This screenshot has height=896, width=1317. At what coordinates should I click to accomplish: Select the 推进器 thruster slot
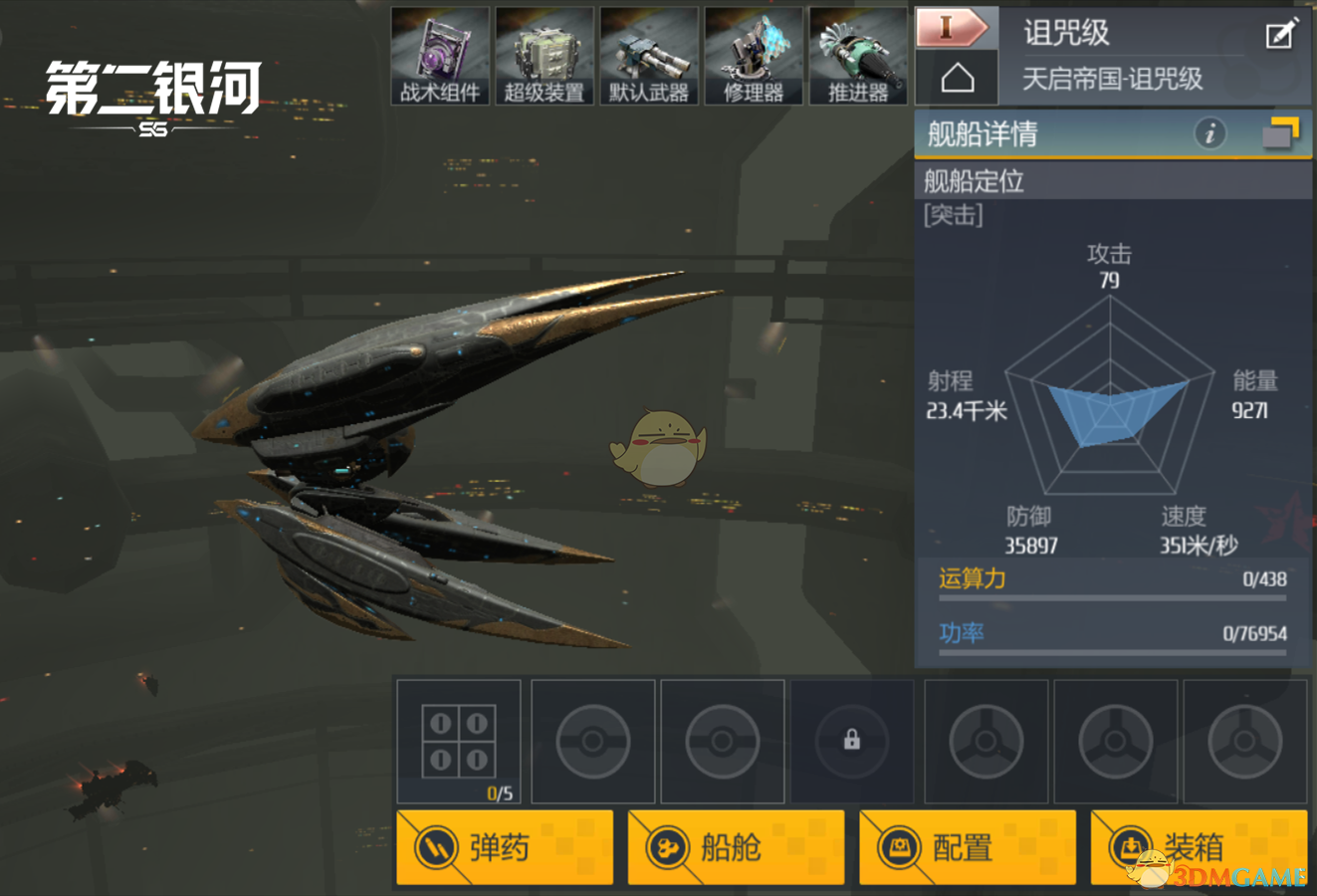858,56
